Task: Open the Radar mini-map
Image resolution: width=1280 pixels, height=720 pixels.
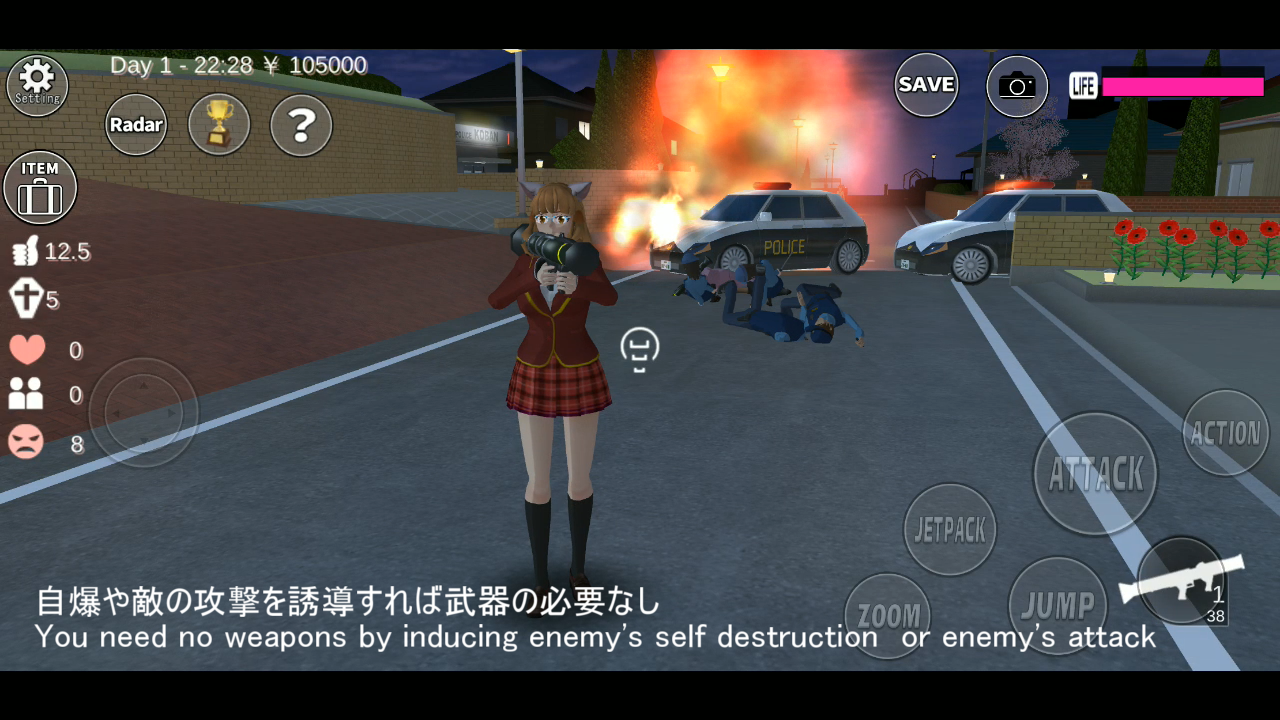Action: (x=136, y=124)
